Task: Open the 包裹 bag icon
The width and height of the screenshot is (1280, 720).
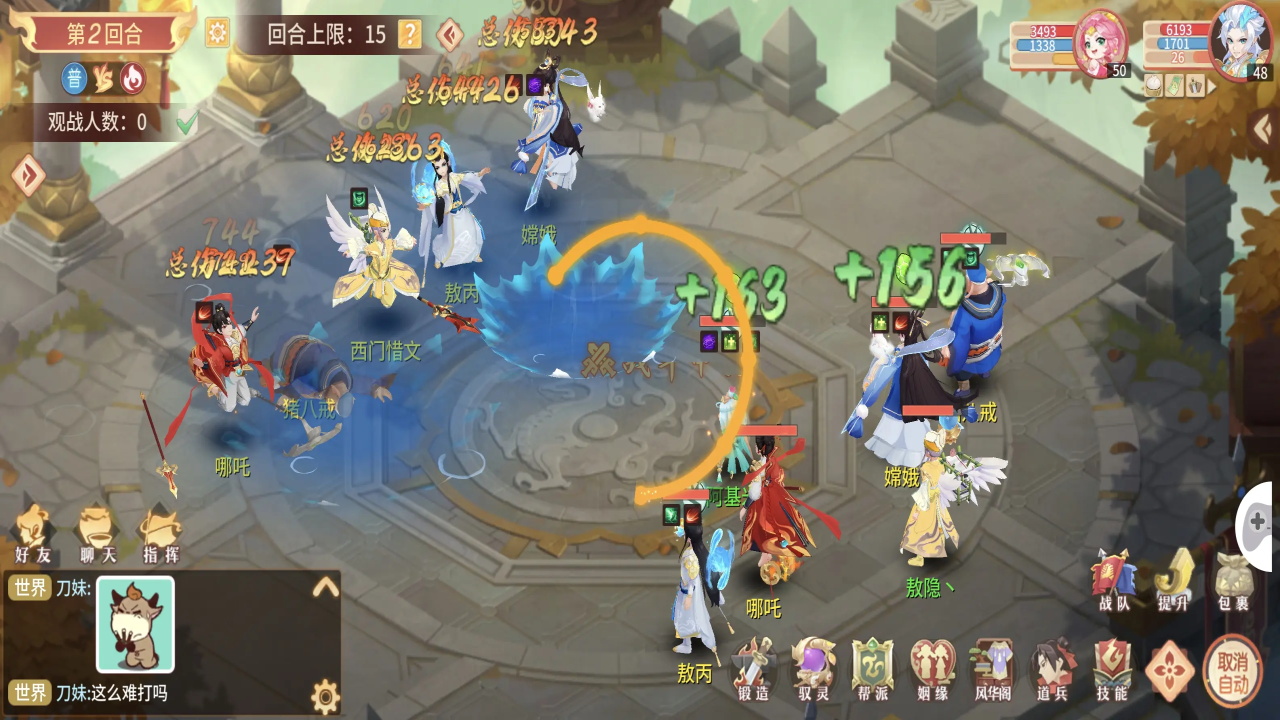Action: 1232,577
